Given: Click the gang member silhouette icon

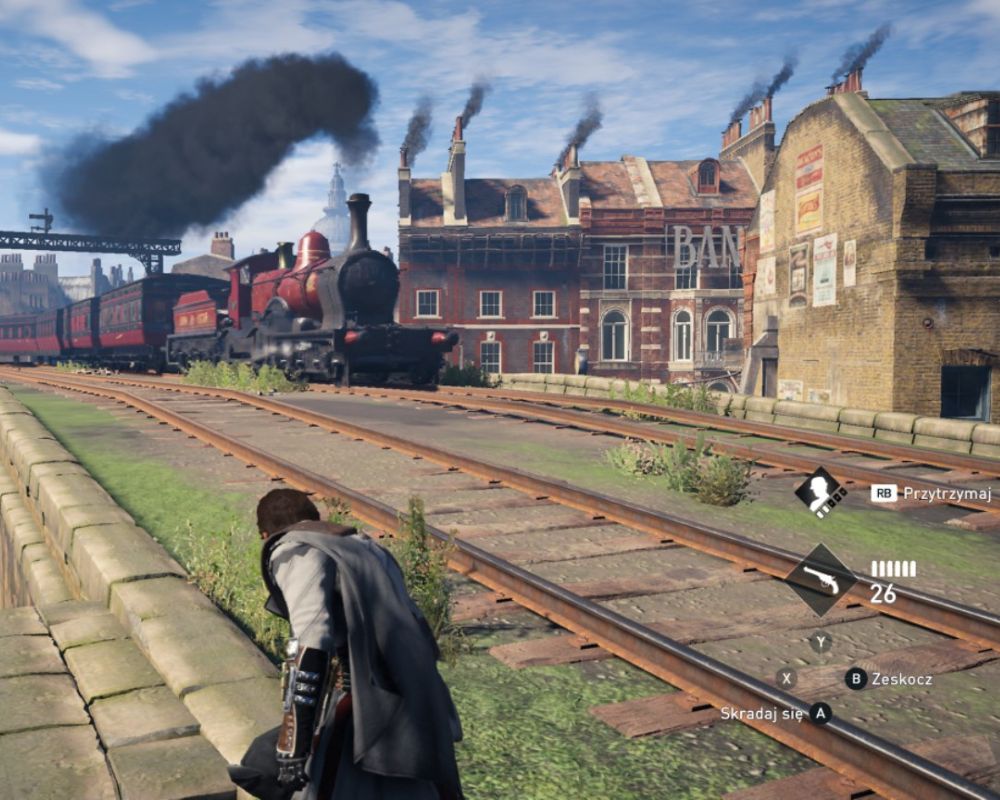Looking at the screenshot, I should tap(820, 492).
